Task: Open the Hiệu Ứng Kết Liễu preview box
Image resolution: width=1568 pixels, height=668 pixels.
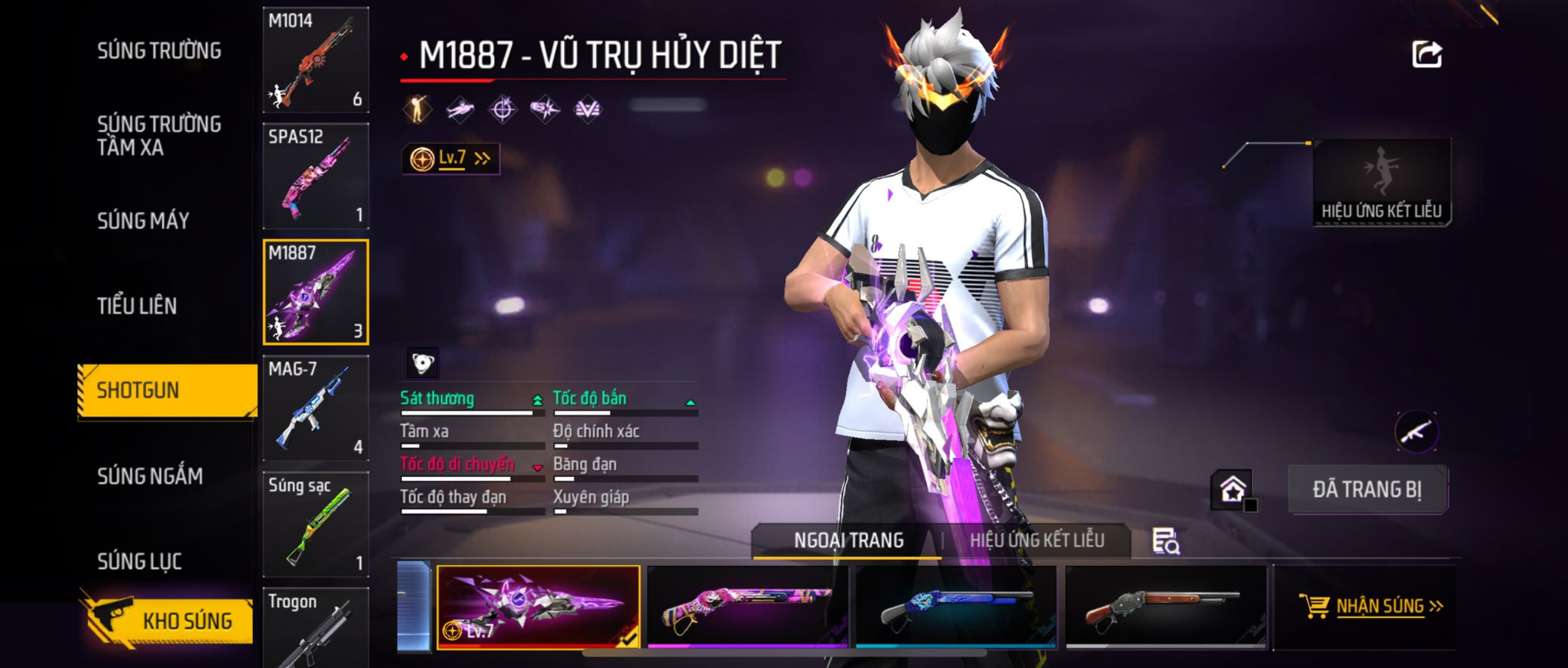Action: [1381, 183]
